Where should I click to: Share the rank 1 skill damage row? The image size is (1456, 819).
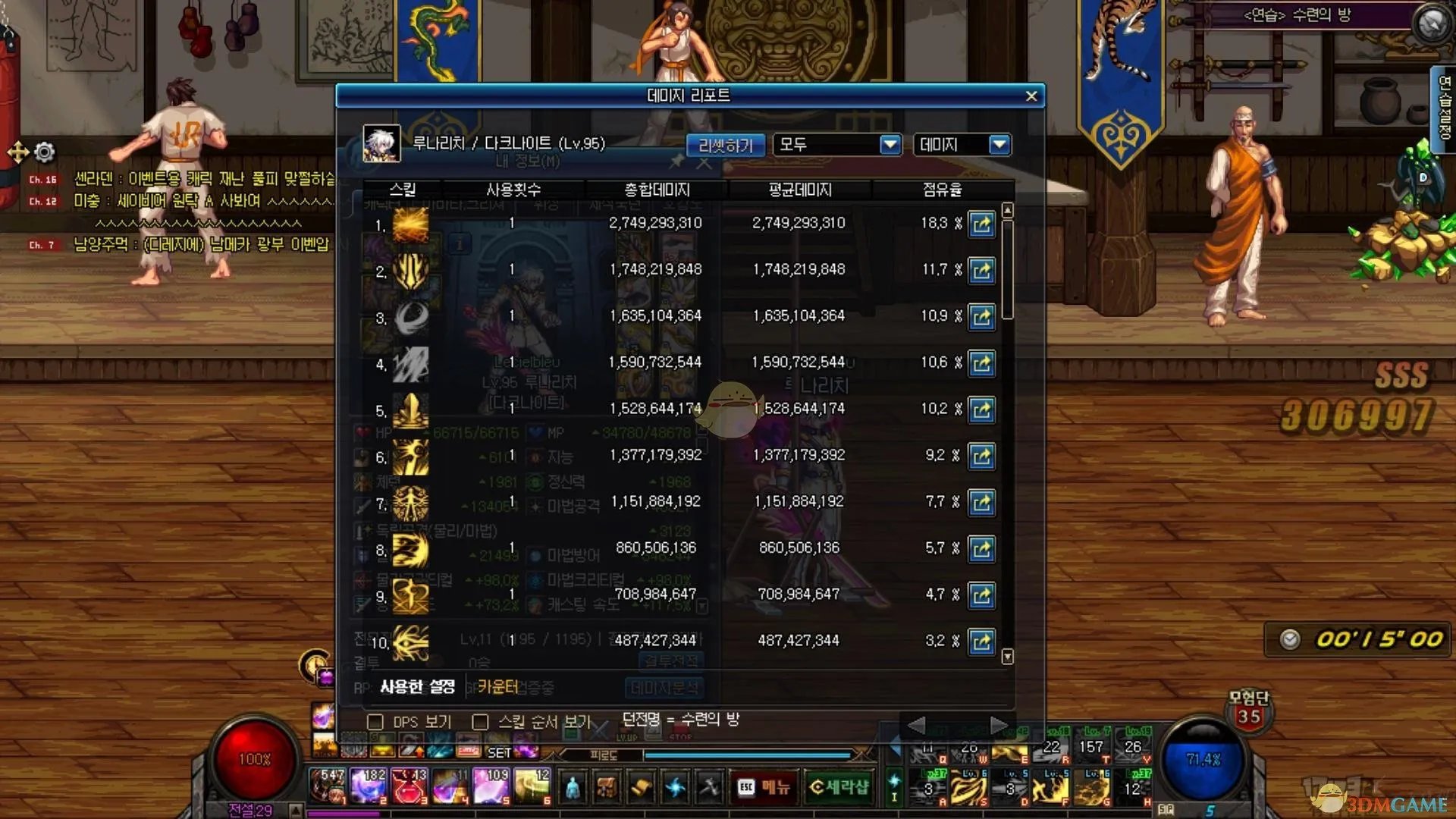[981, 224]
